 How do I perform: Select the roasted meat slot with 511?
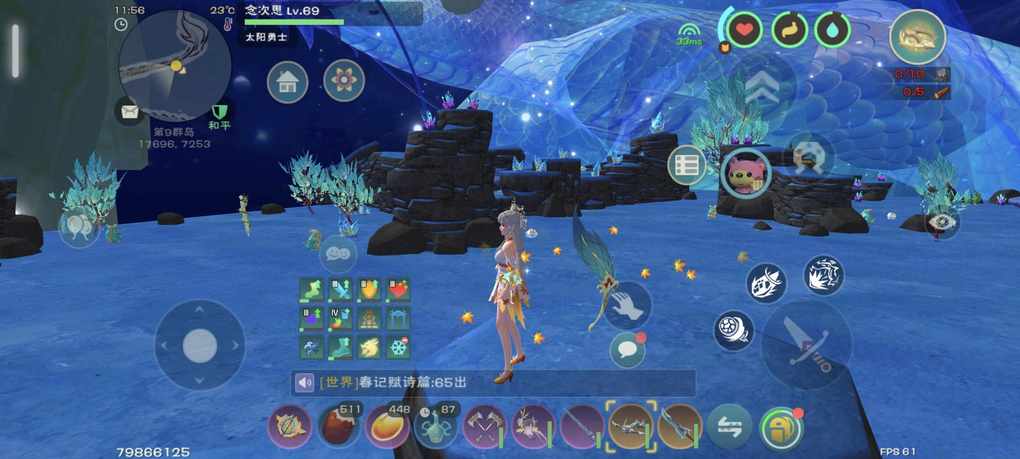pos(339,427)
